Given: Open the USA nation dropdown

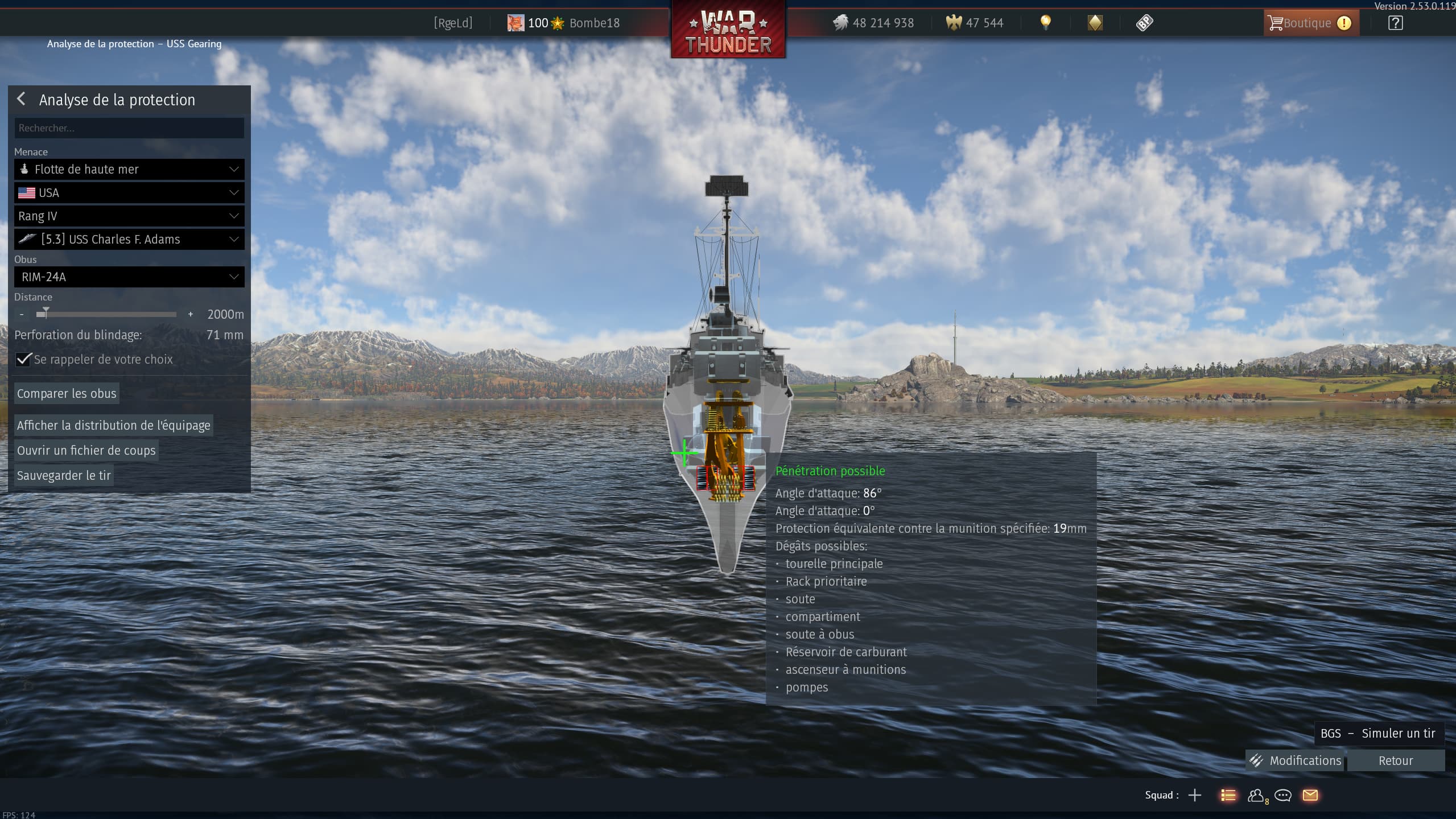Looking at the screenshot, I should 129,193.
